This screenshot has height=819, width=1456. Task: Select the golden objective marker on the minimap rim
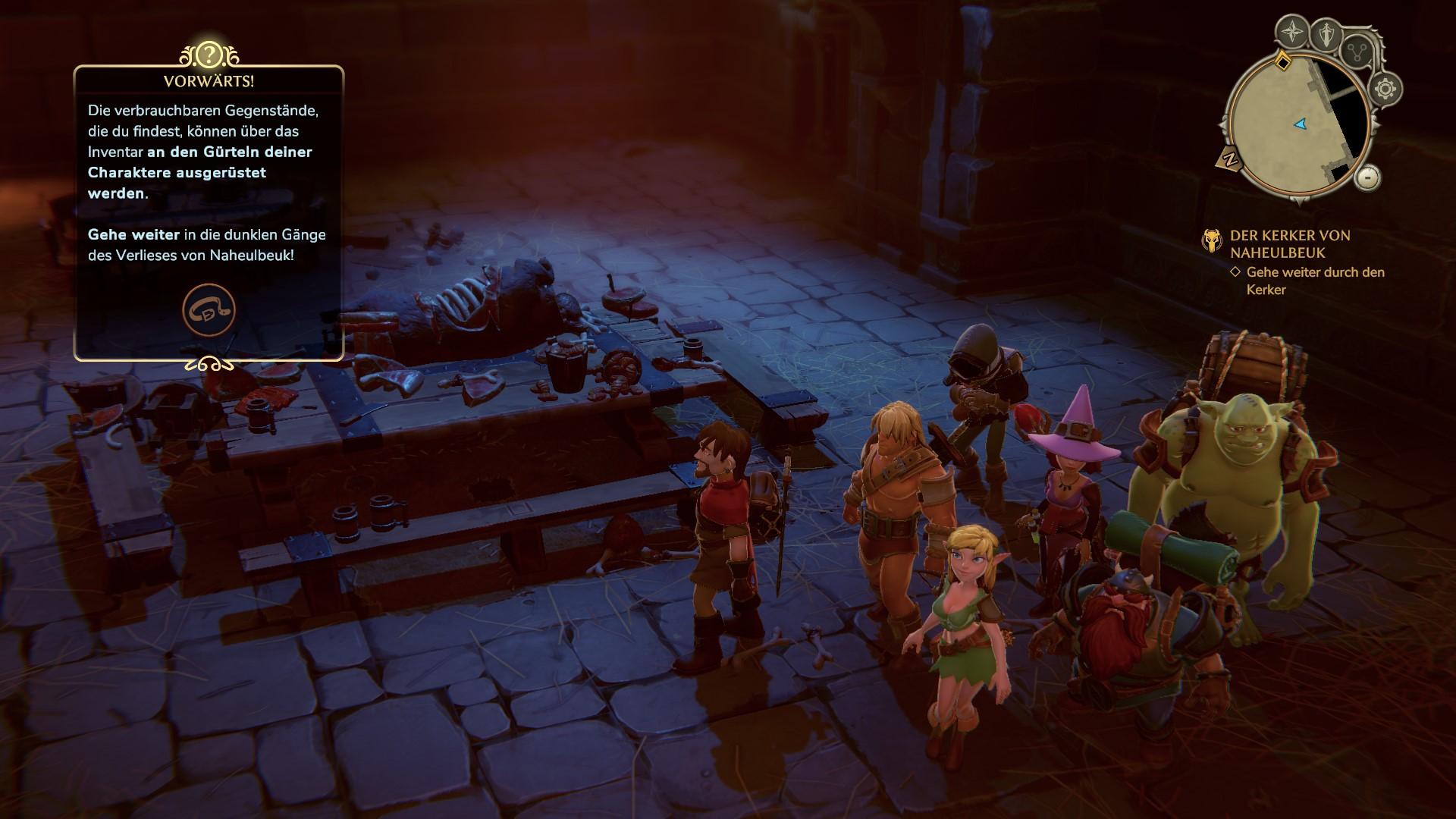pos(1282,60)
